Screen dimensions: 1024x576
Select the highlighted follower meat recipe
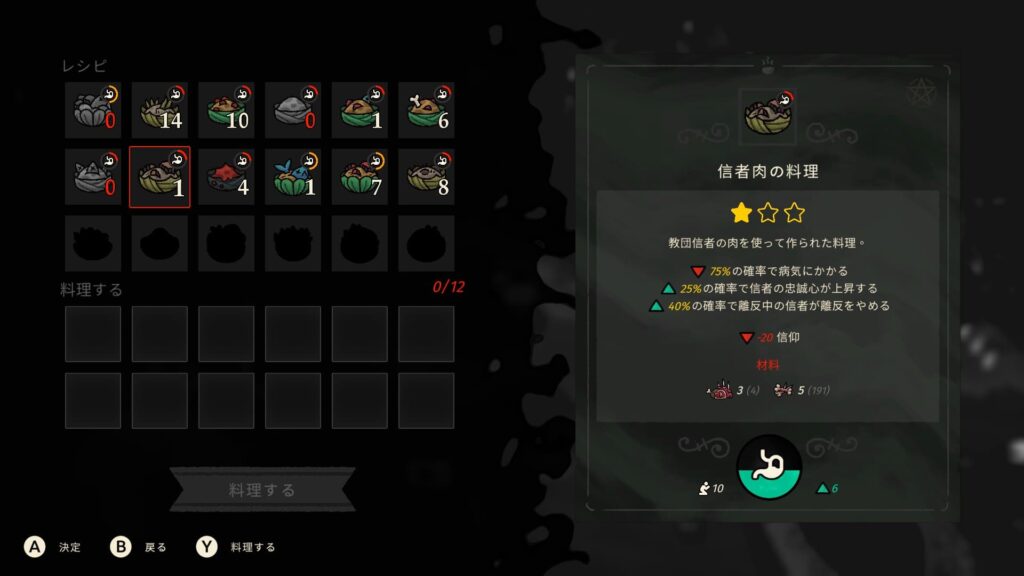click(159, 176)
